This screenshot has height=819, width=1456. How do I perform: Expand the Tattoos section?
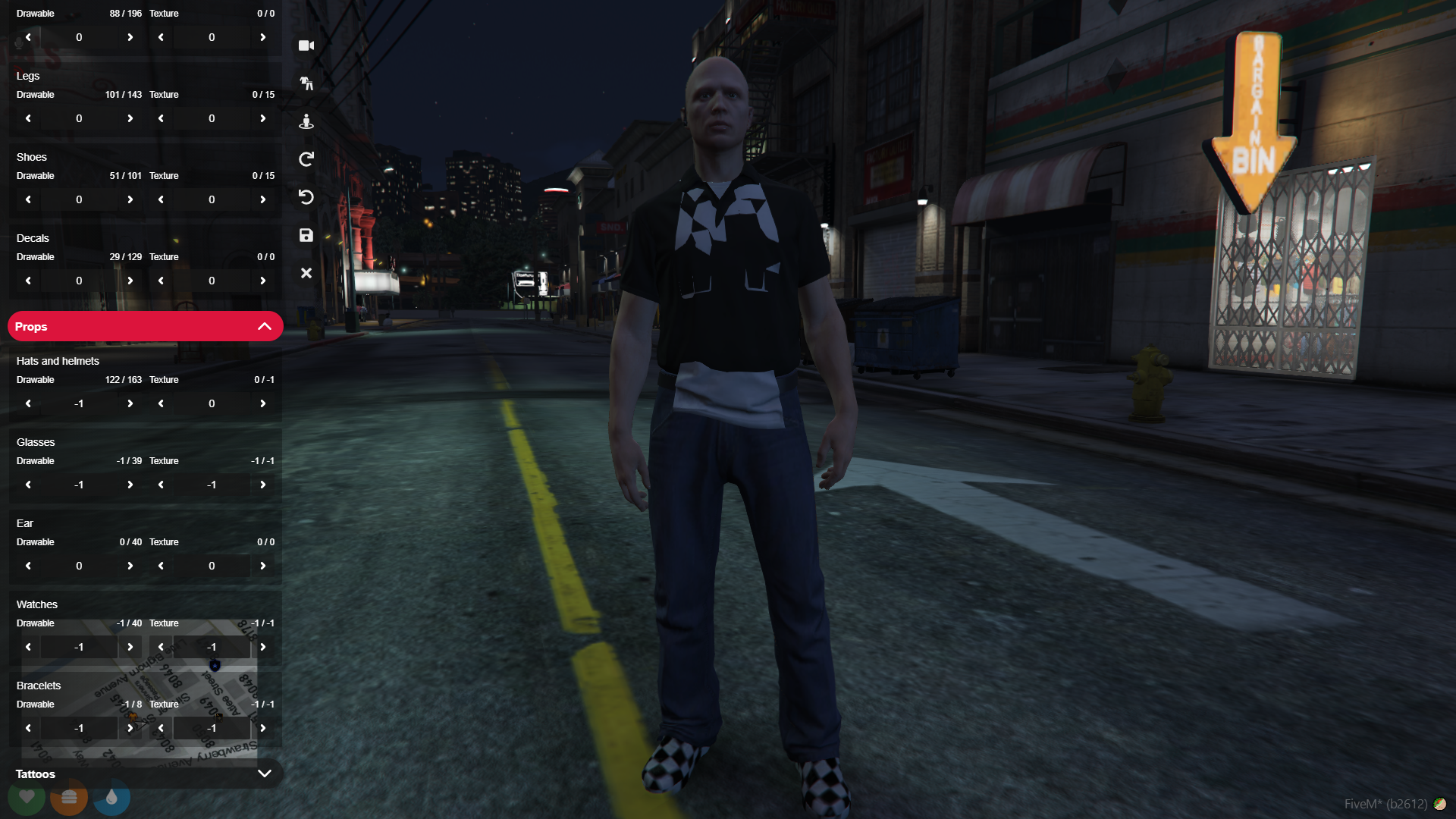(265, 773)
